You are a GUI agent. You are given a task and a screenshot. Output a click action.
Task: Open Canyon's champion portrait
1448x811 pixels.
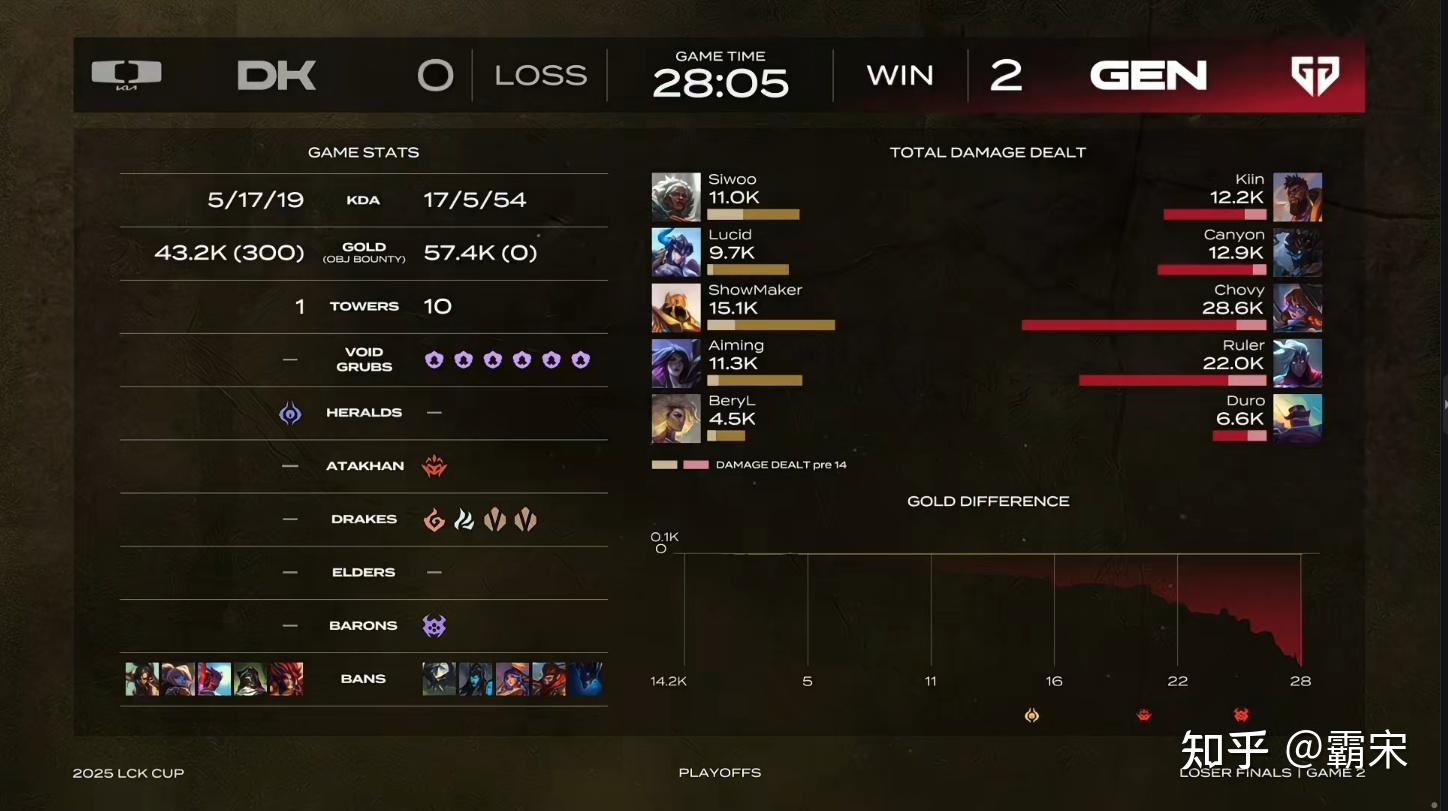coord(1297,252)
